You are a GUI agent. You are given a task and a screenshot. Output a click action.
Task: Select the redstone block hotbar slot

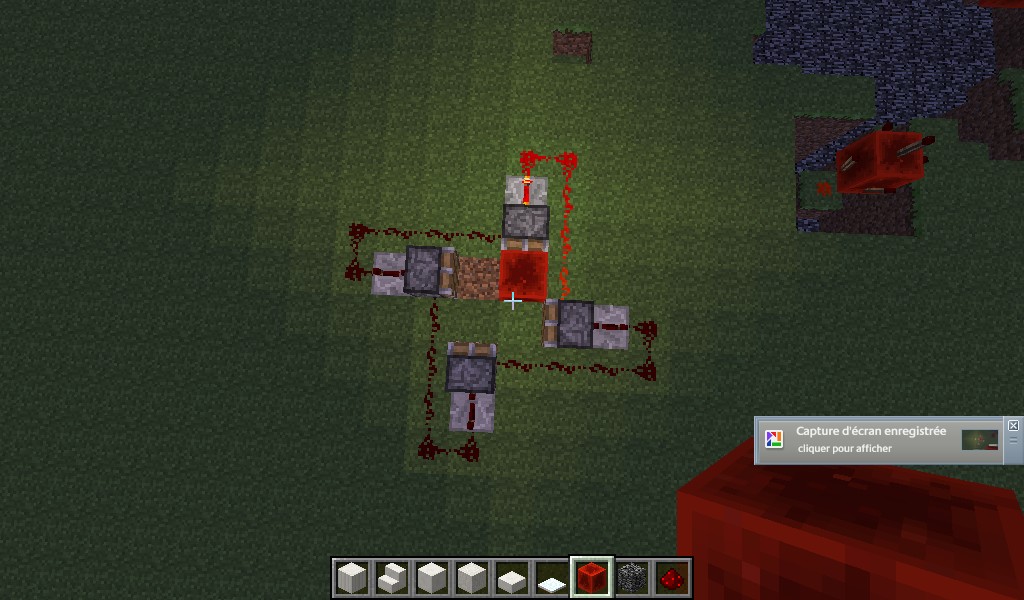(591, 577)
